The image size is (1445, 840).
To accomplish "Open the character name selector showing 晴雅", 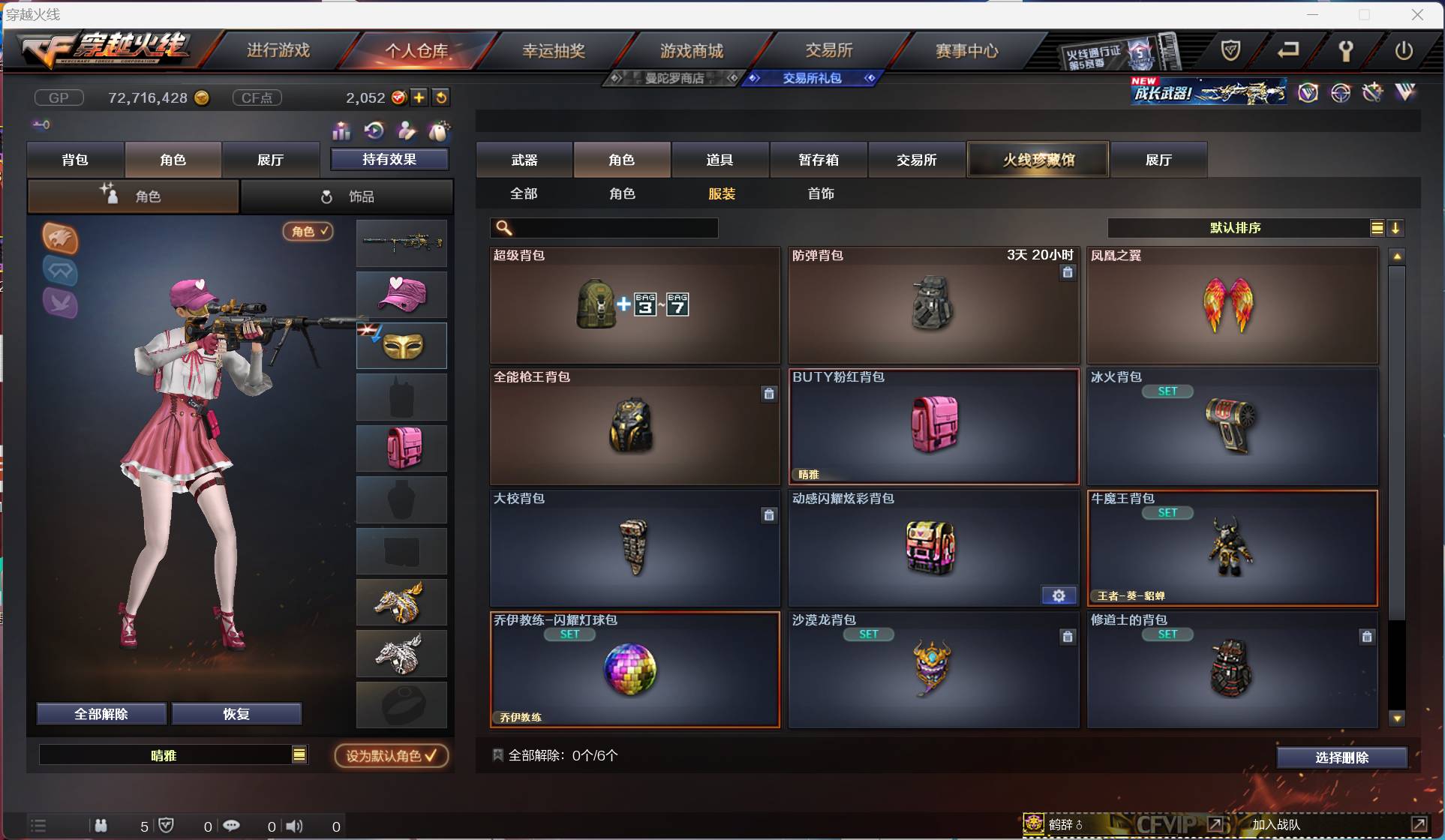I will point(173,755).
